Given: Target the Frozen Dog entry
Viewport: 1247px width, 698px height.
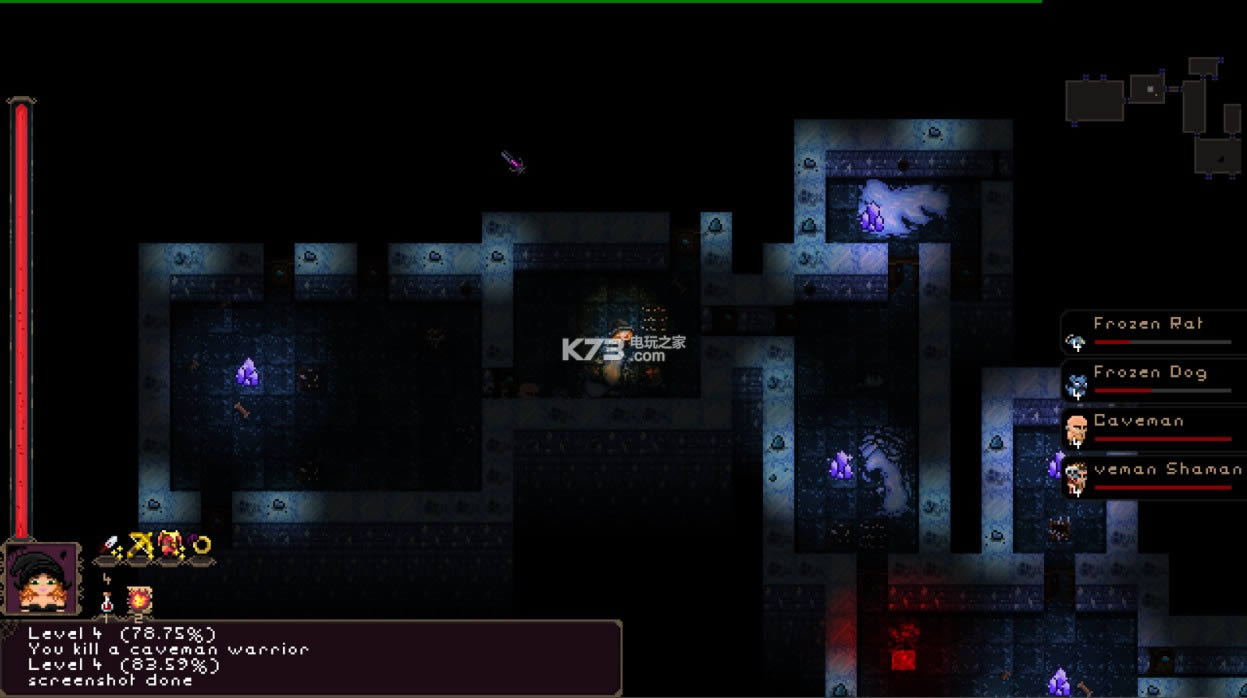Looking at the screenshot, I should [x=1153, y=381].
